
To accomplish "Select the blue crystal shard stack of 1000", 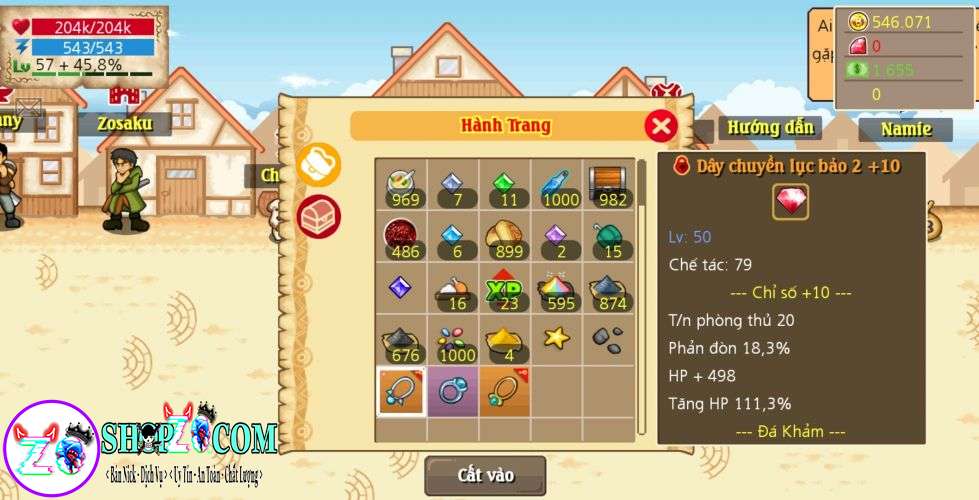I will coord(556,184).
